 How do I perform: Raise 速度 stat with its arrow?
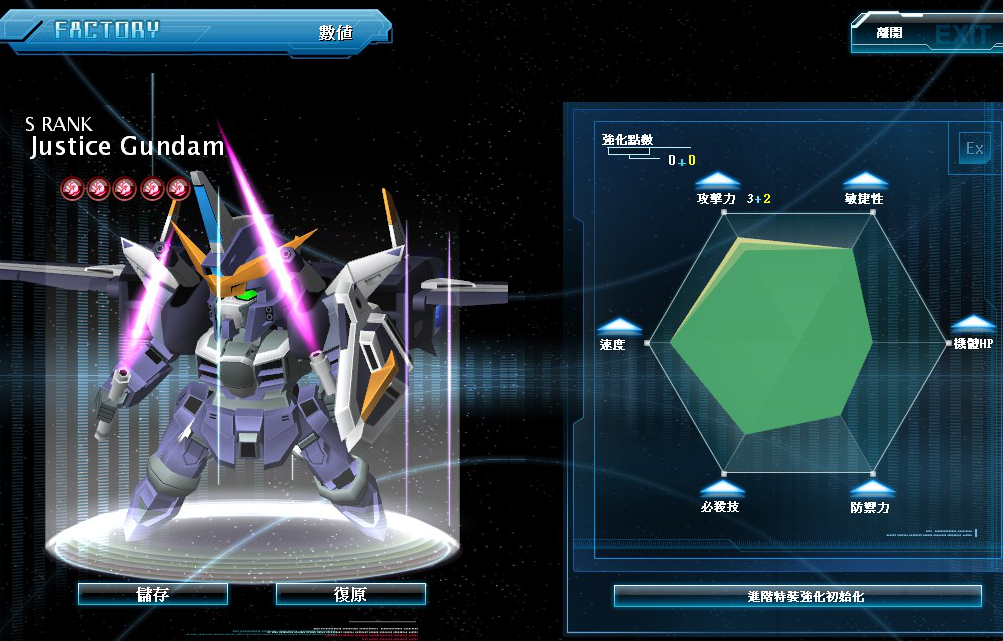[618, 325]
